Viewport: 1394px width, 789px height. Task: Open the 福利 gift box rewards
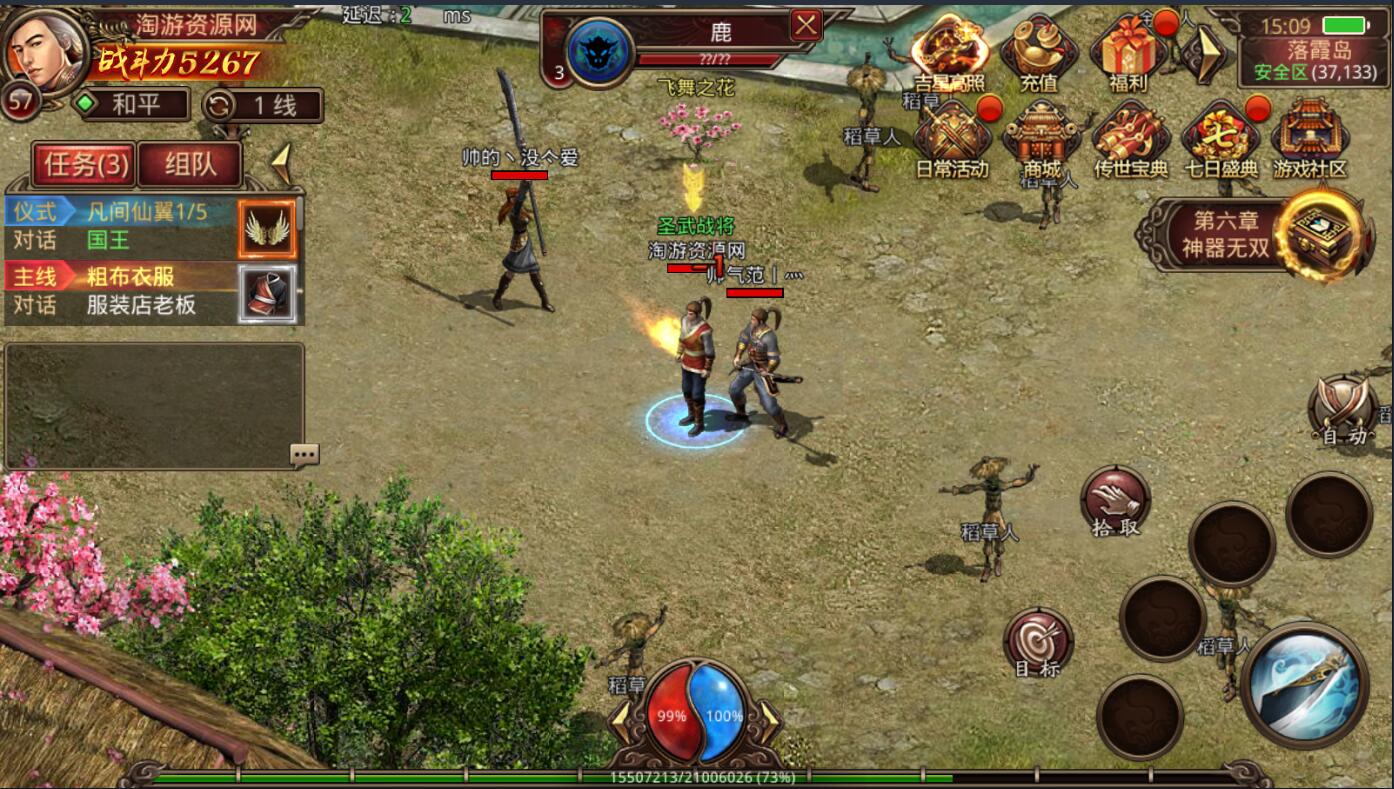tap(1129, 52)
